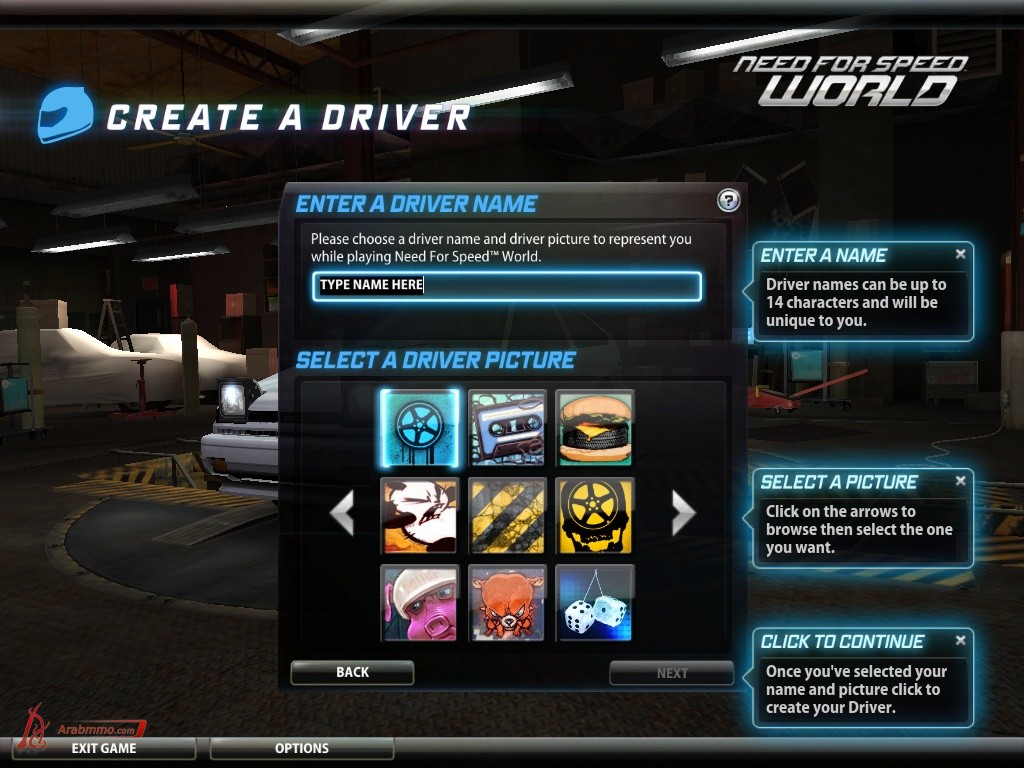
Task: Open the Options menu
Action: pyautogui.click(x=302, y=748)
